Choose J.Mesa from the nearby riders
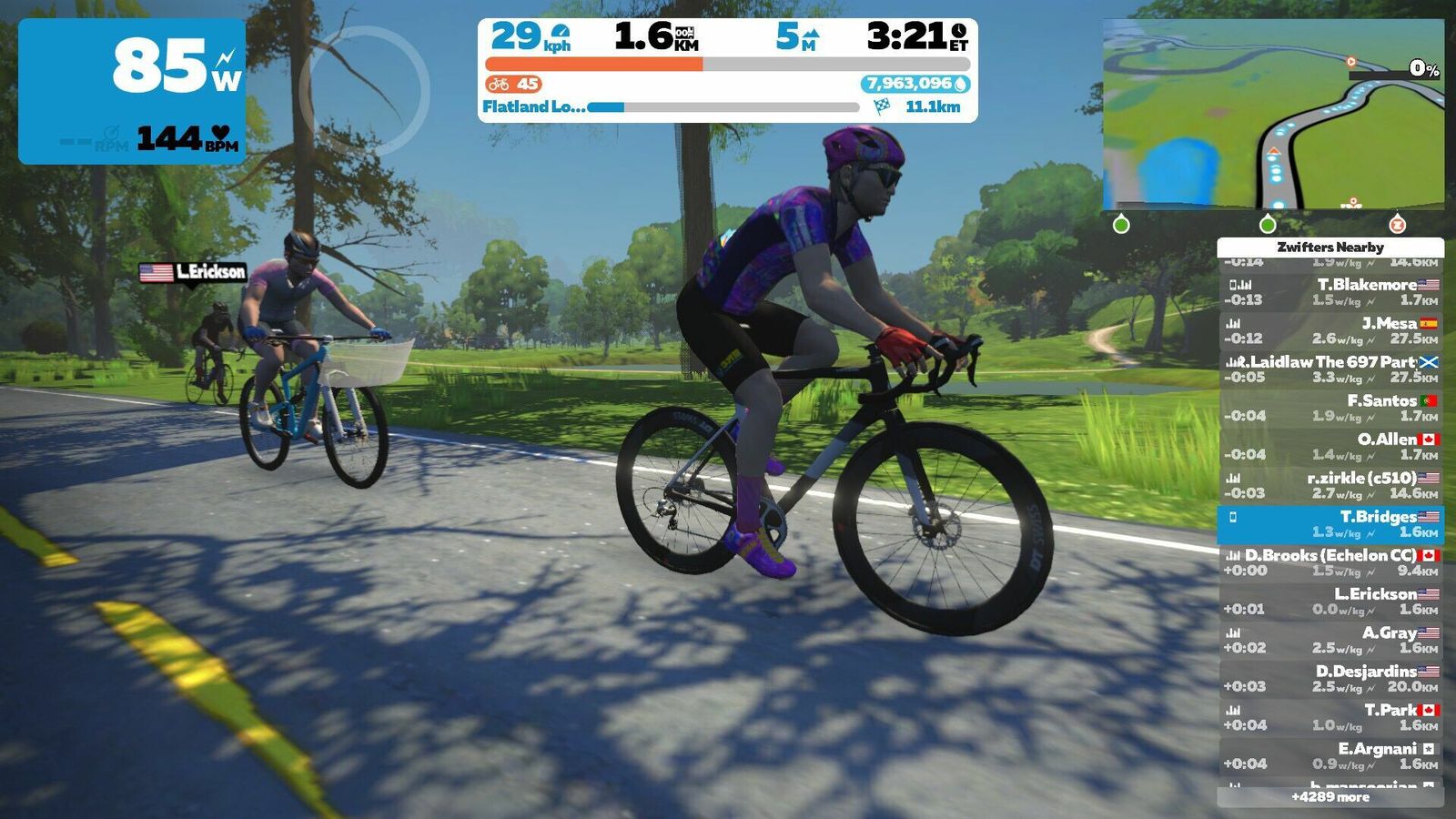The width and height of the screenshot is (1456, 819). coord(1330,330)
